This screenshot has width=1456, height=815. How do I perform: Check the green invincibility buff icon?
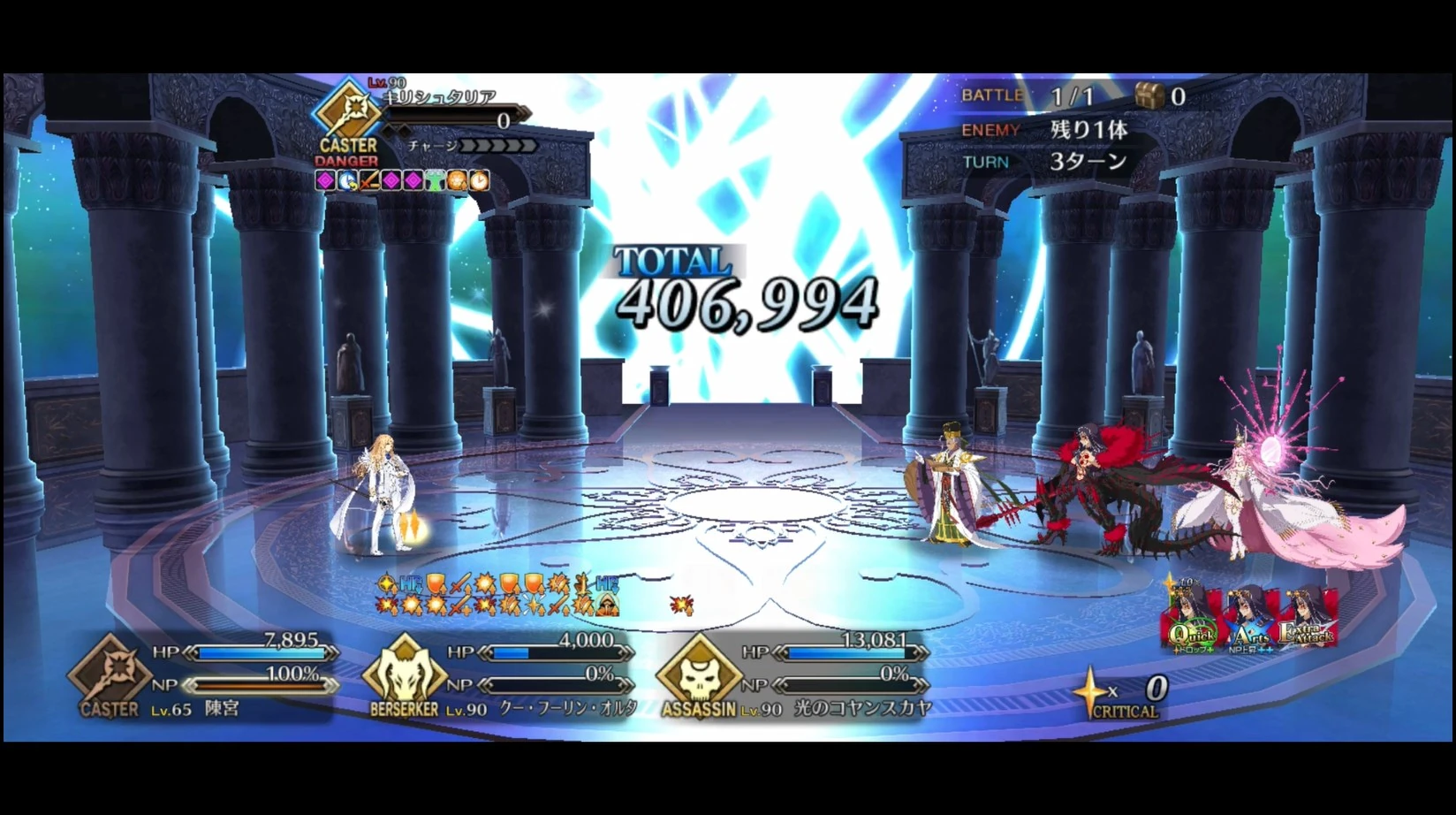tap(433, 181)
